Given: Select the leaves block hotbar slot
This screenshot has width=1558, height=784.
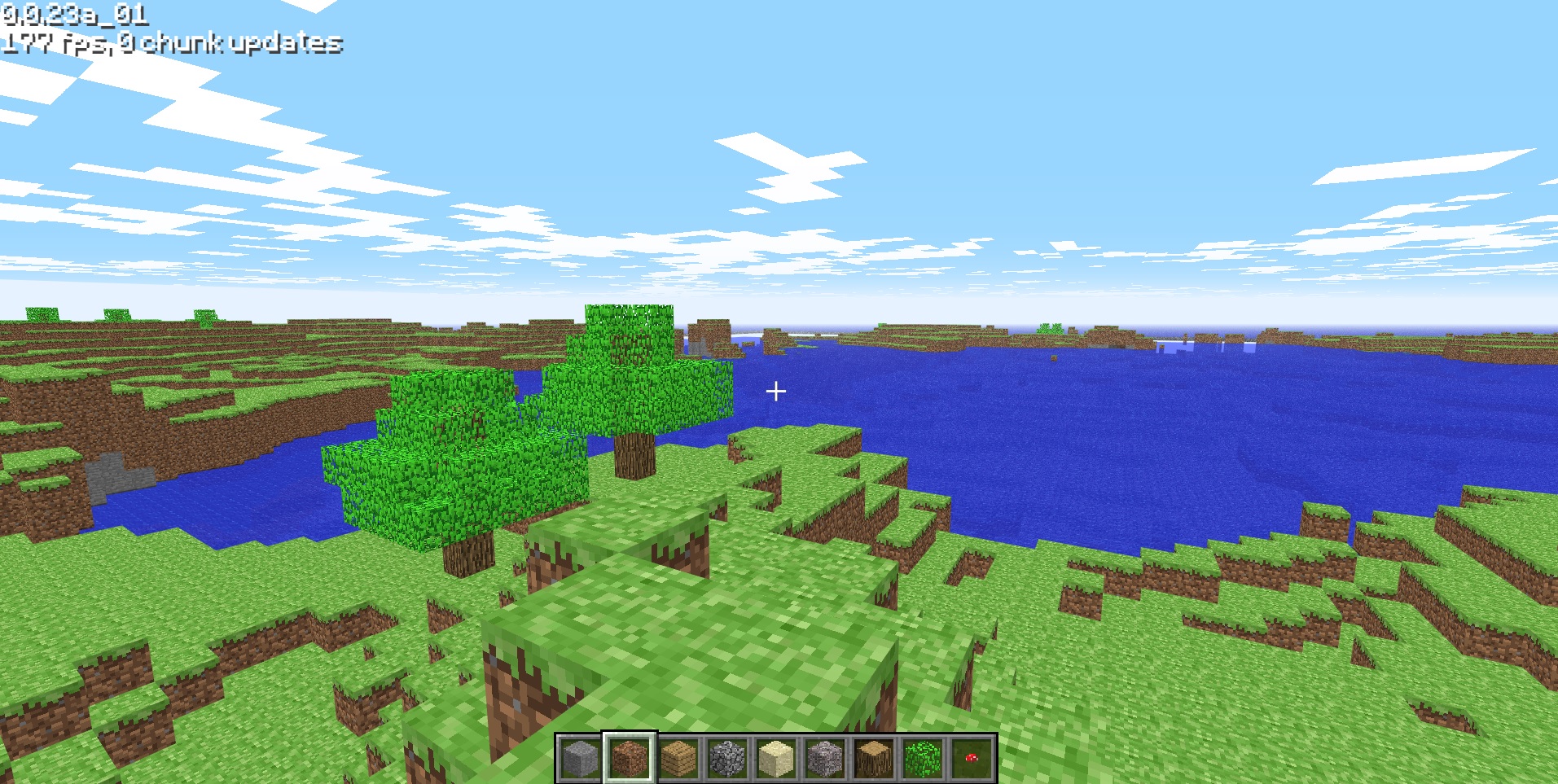Looking at the screenshot, I should pyautogui.click(x=924, y=757).
